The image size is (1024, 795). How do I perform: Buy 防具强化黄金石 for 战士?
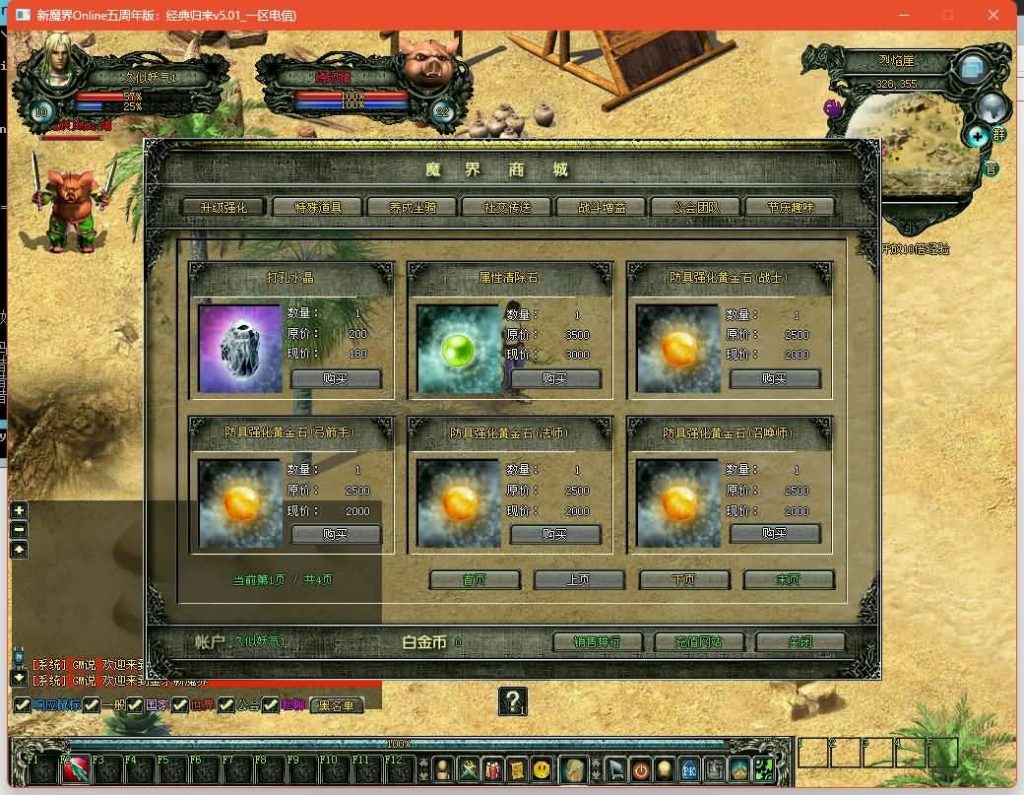tap(775, 379)
